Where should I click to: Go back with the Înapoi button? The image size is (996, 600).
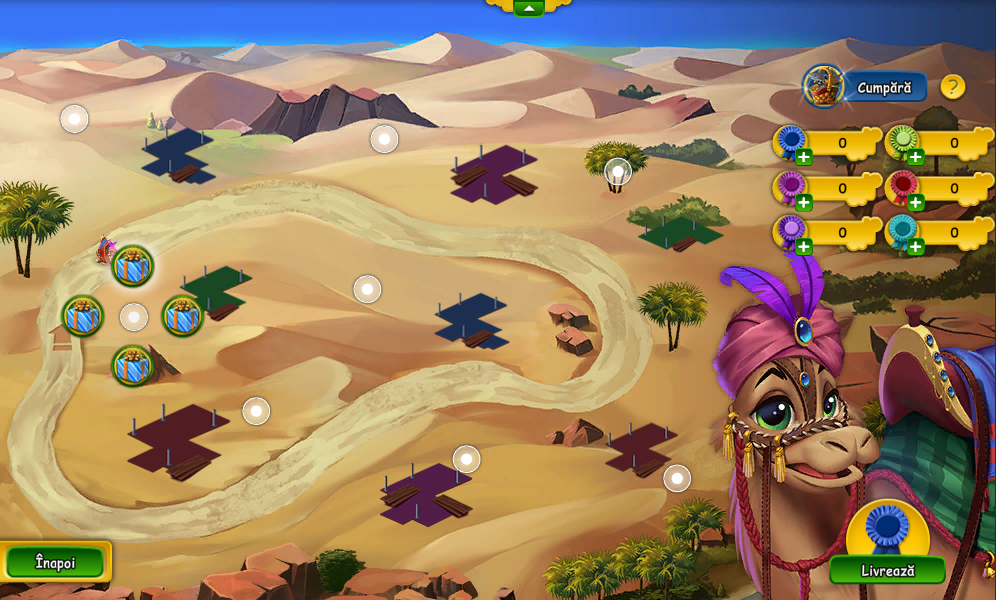(x=55, y=562)
